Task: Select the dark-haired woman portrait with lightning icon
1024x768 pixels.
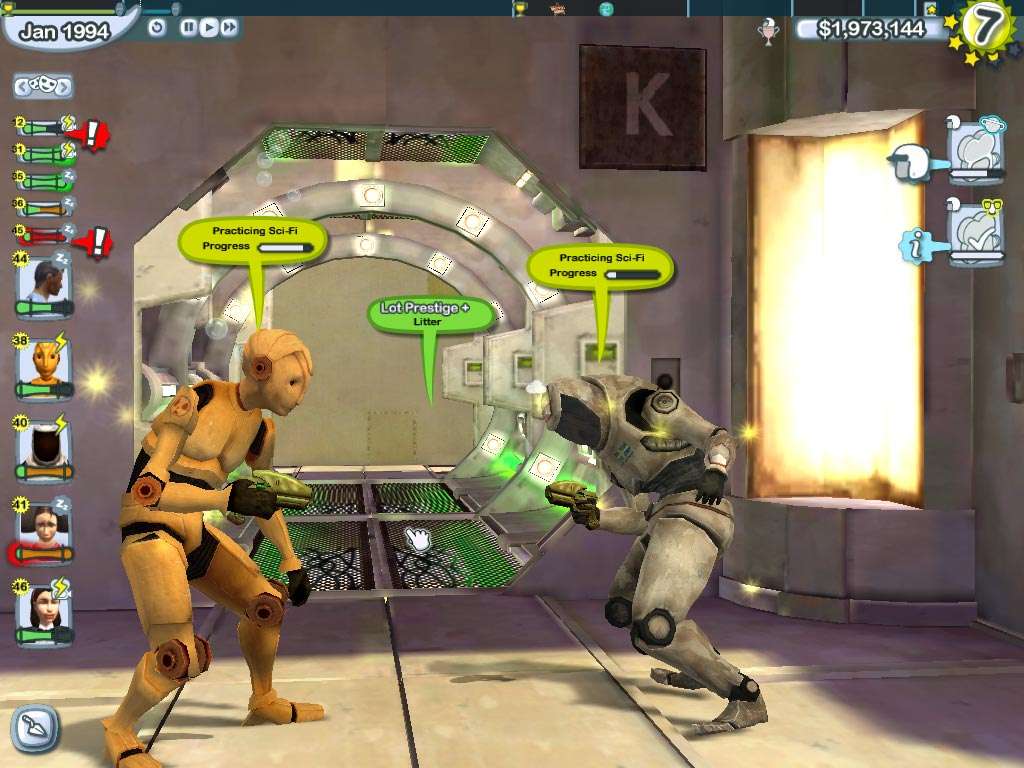Action: pyautogui.click(x=43, y=612)
